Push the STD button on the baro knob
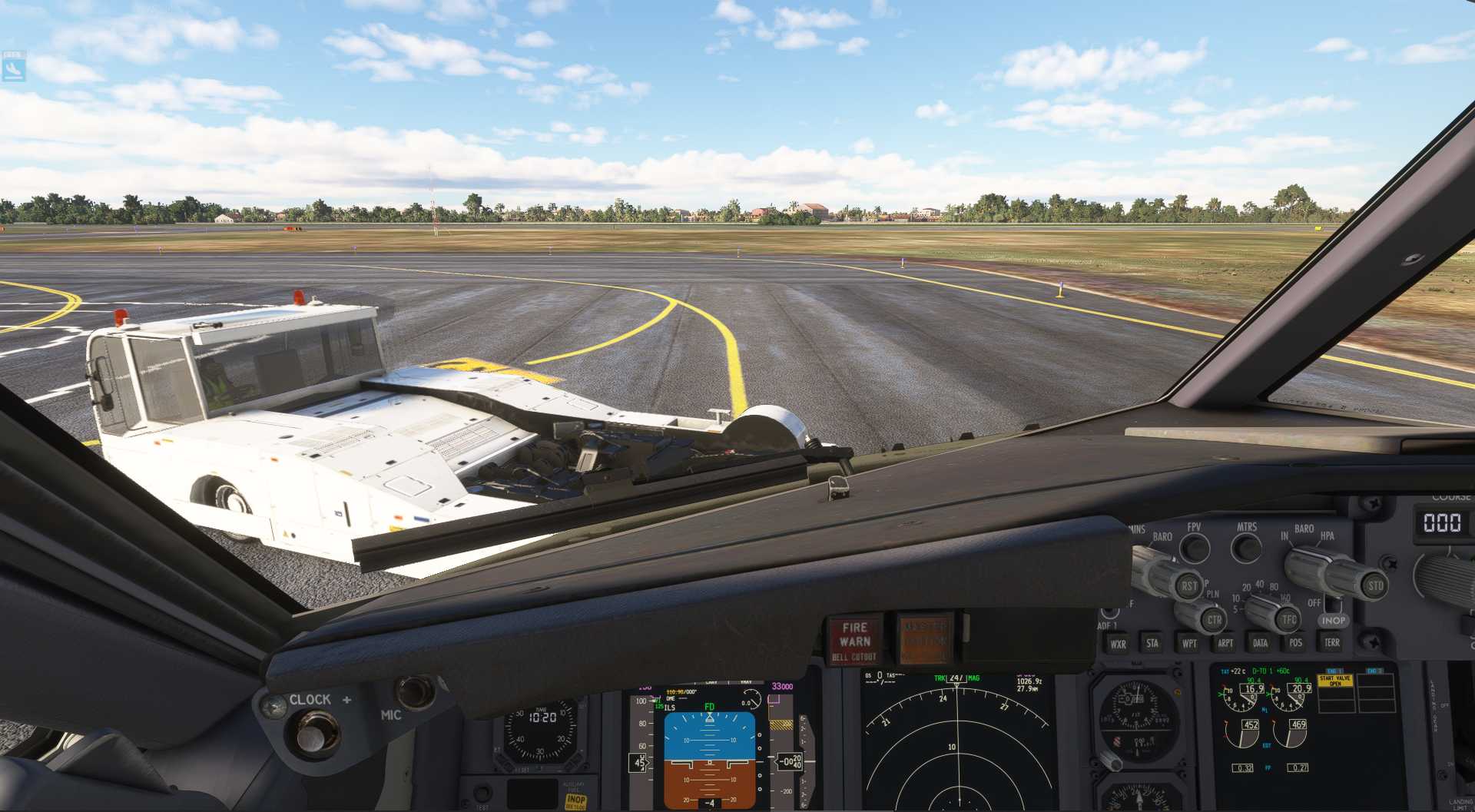Screen dimensions: 1475x812 tap(1375, 585)
